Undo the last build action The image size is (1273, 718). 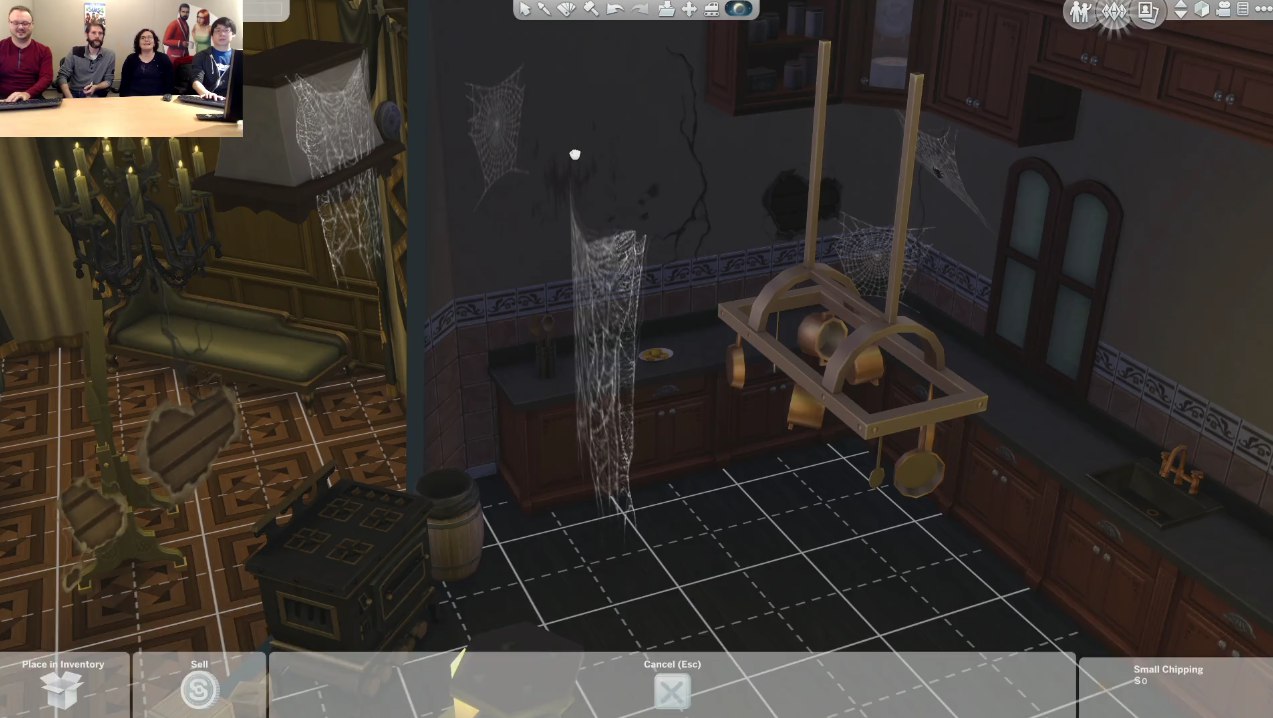615,9
